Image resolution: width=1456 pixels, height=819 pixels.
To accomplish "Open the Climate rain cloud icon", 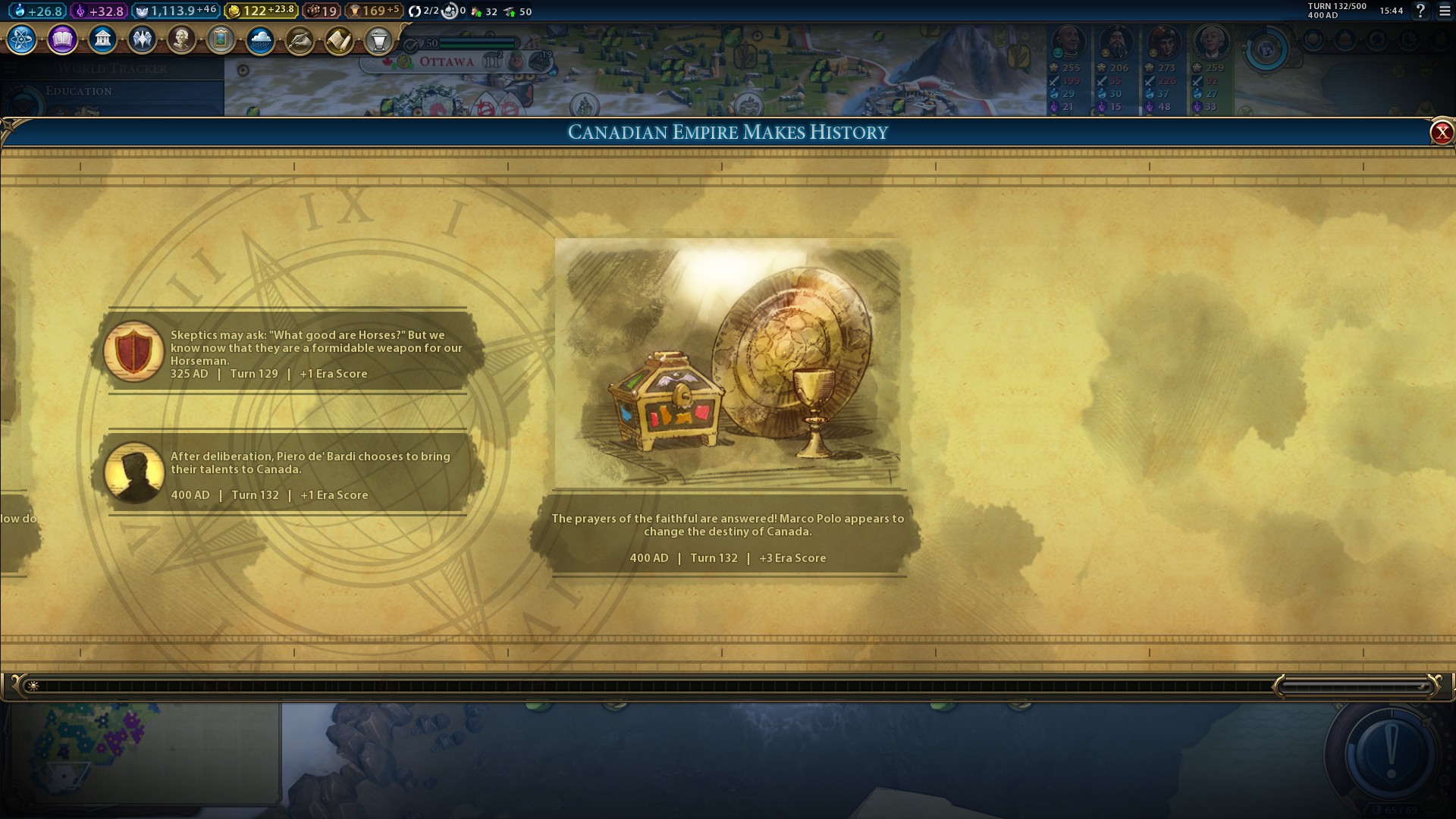I will click(260, 39).
